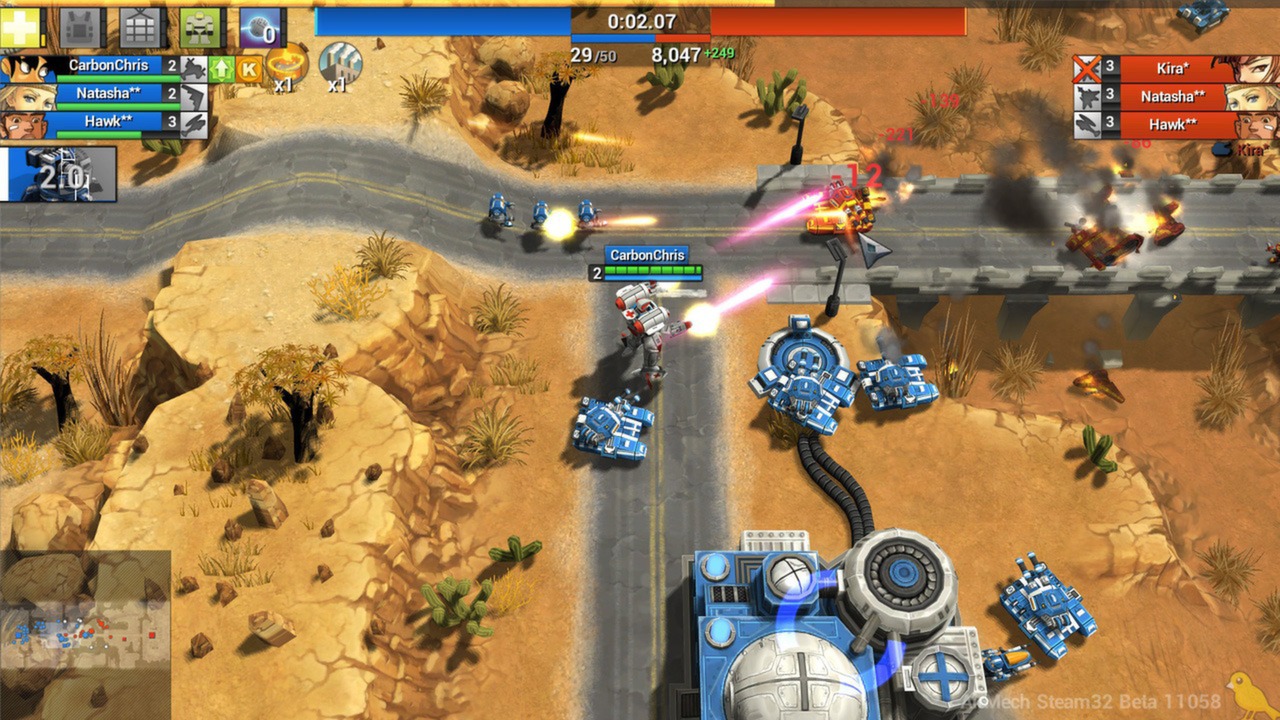Select the Kira* enemy nameplate

point(1172,67)
